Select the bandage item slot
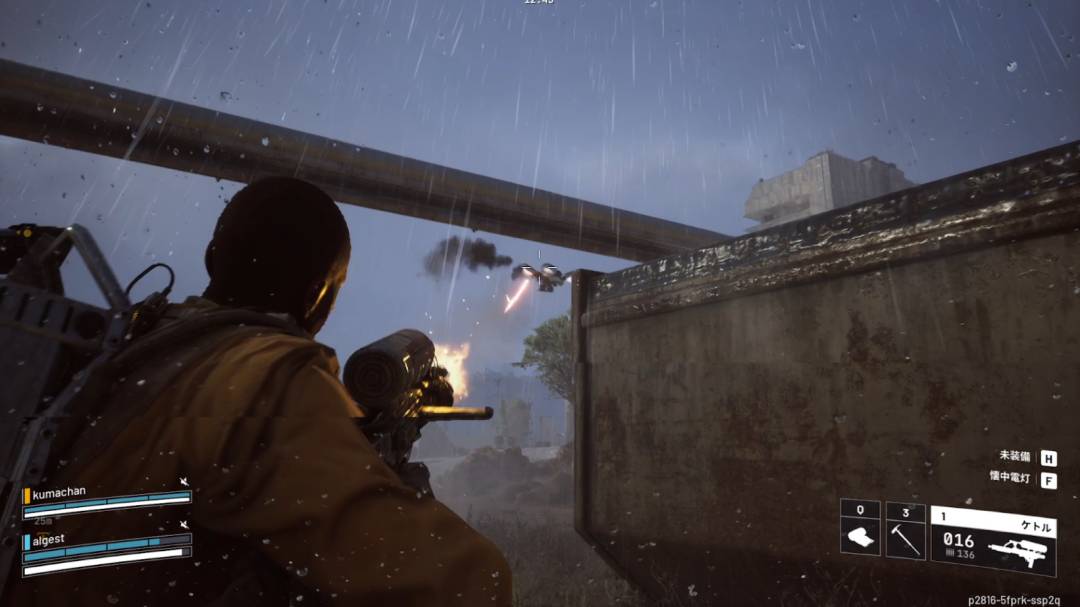Screen dimensions: 1080x607 pos(859,527)
